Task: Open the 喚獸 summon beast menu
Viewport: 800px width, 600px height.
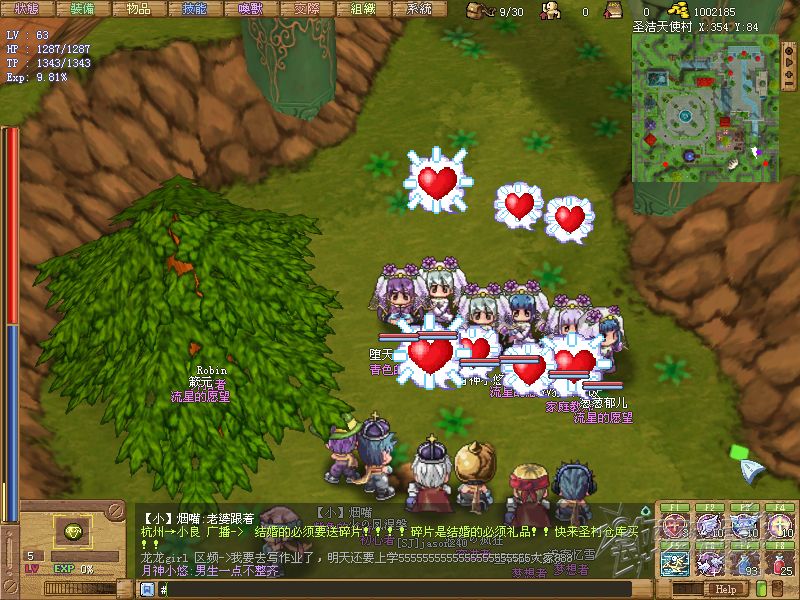Action: tap(251, 9)
